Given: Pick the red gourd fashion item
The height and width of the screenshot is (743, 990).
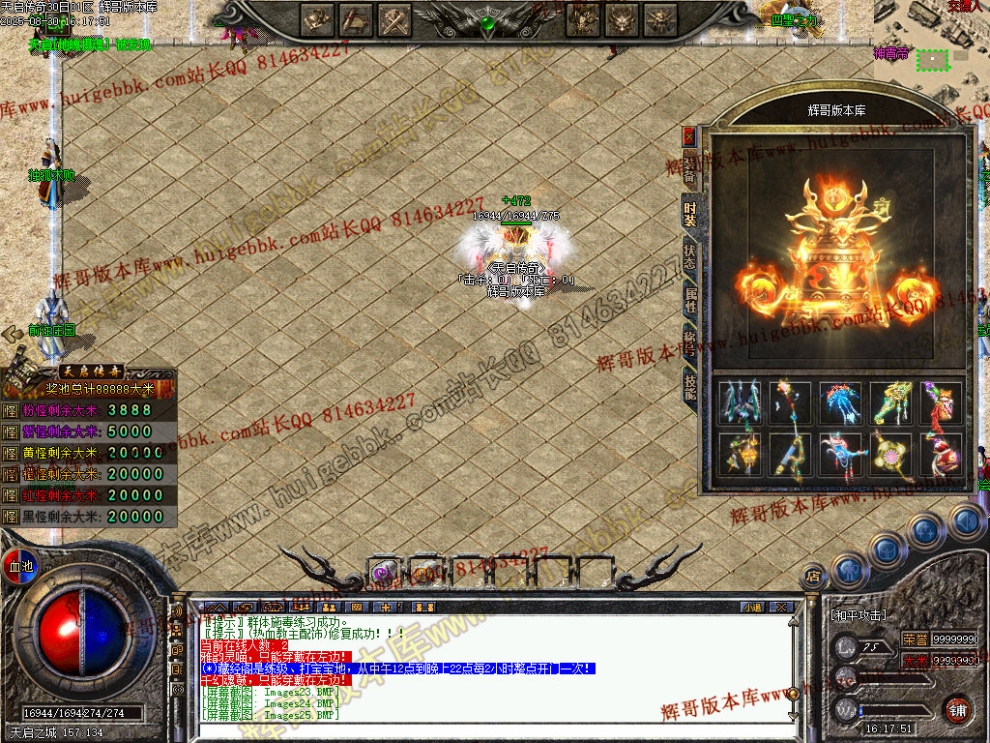Looking at the screenshot, I should [x=940, y=454].
